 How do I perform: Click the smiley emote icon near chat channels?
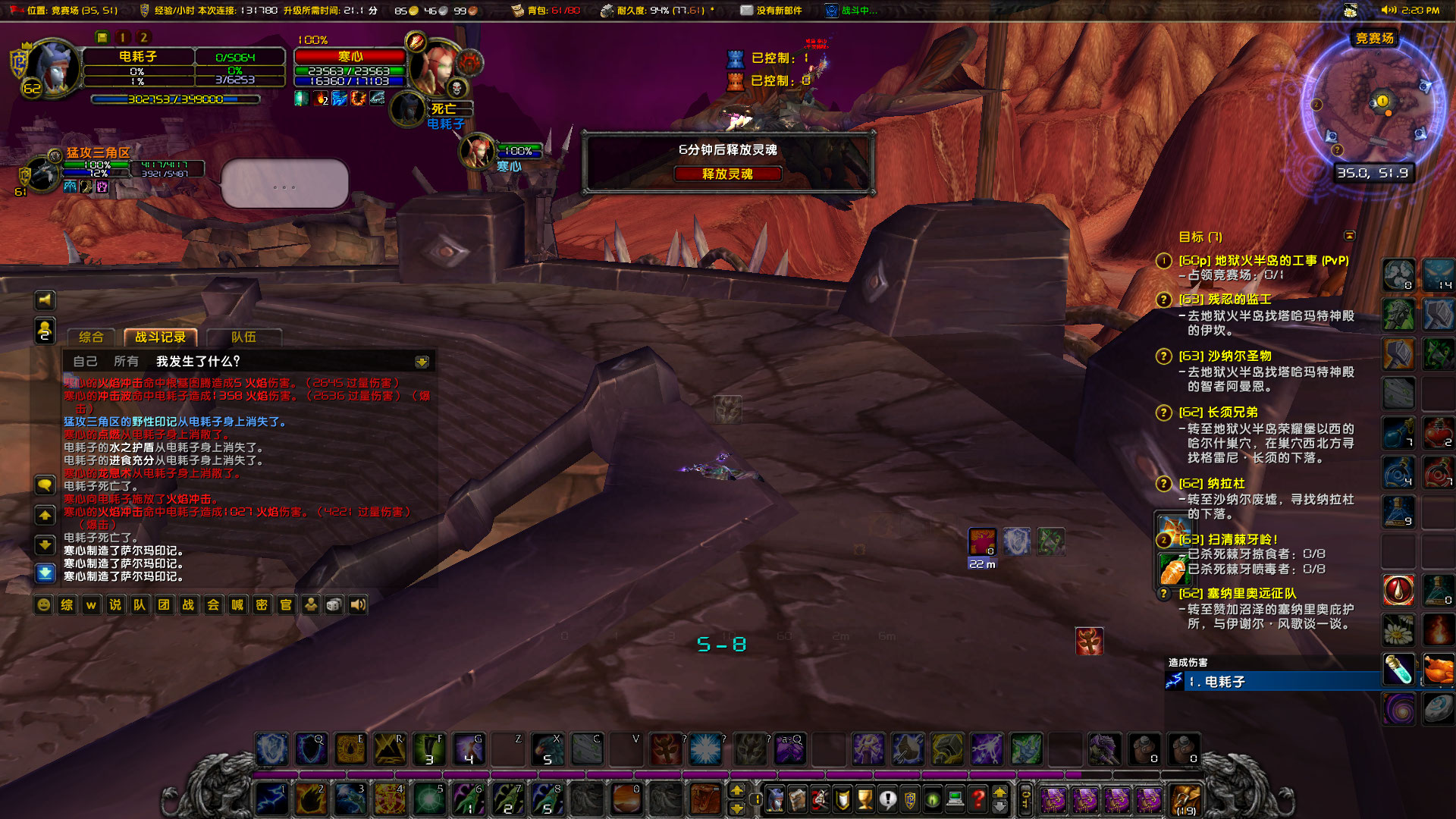click(x=43, y=604)
